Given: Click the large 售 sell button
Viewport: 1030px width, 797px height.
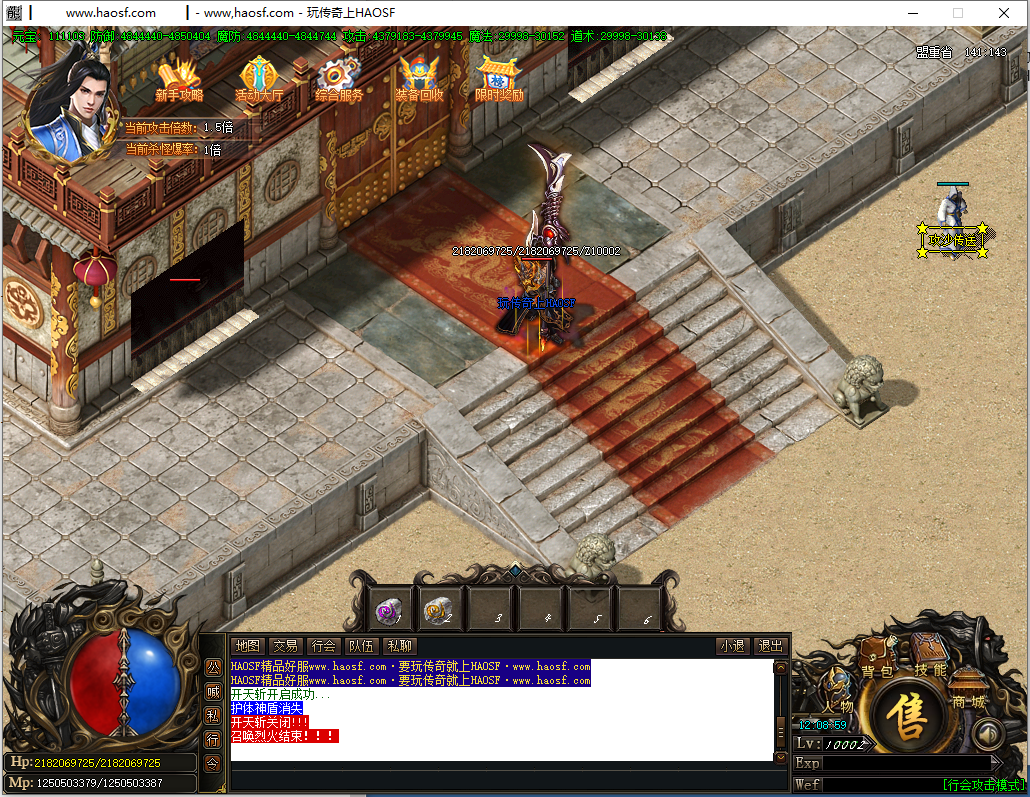Looking at the screenshot, I should click(909, 715).
